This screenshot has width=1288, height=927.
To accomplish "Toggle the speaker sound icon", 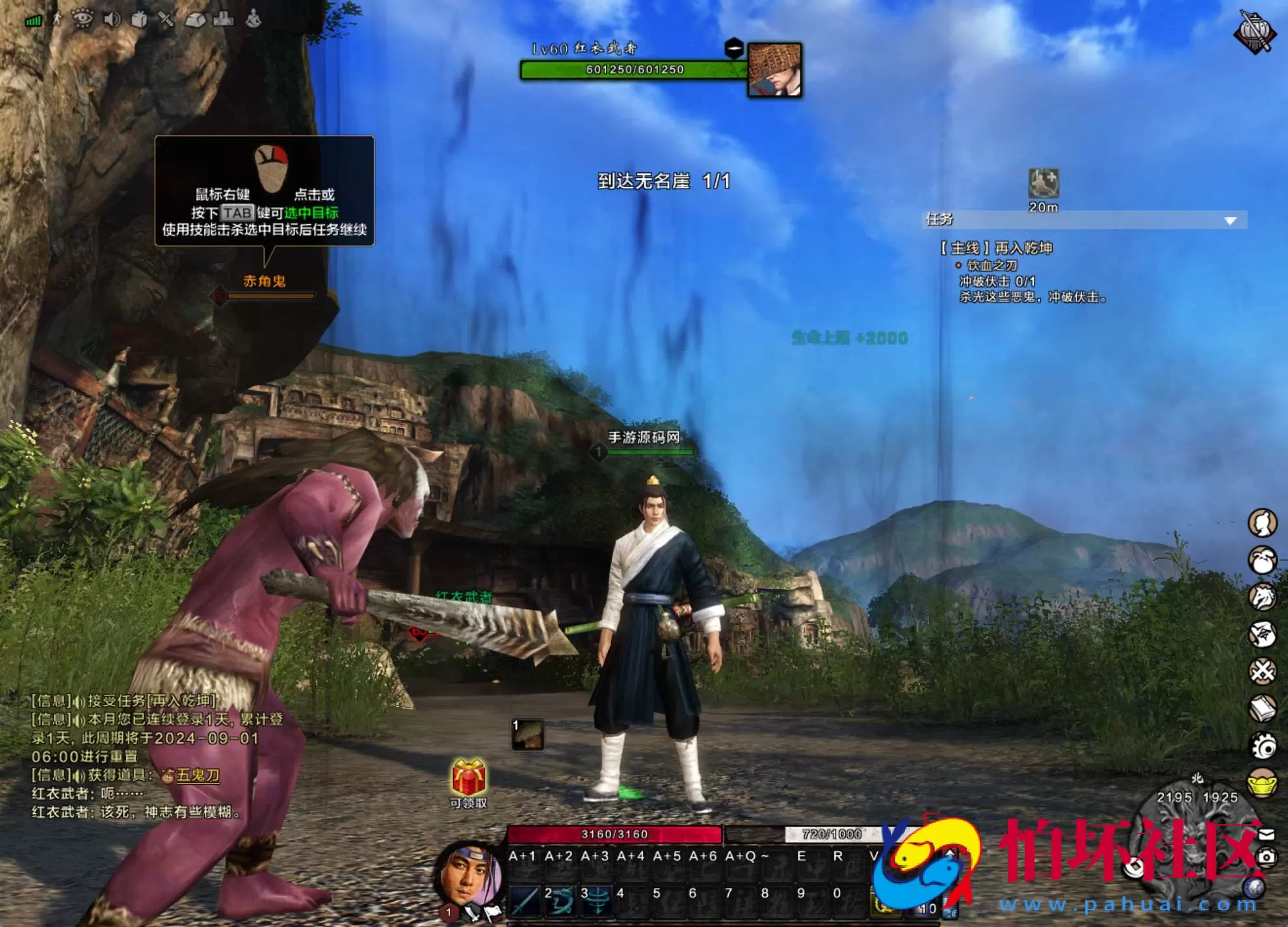I will (112, 20).
